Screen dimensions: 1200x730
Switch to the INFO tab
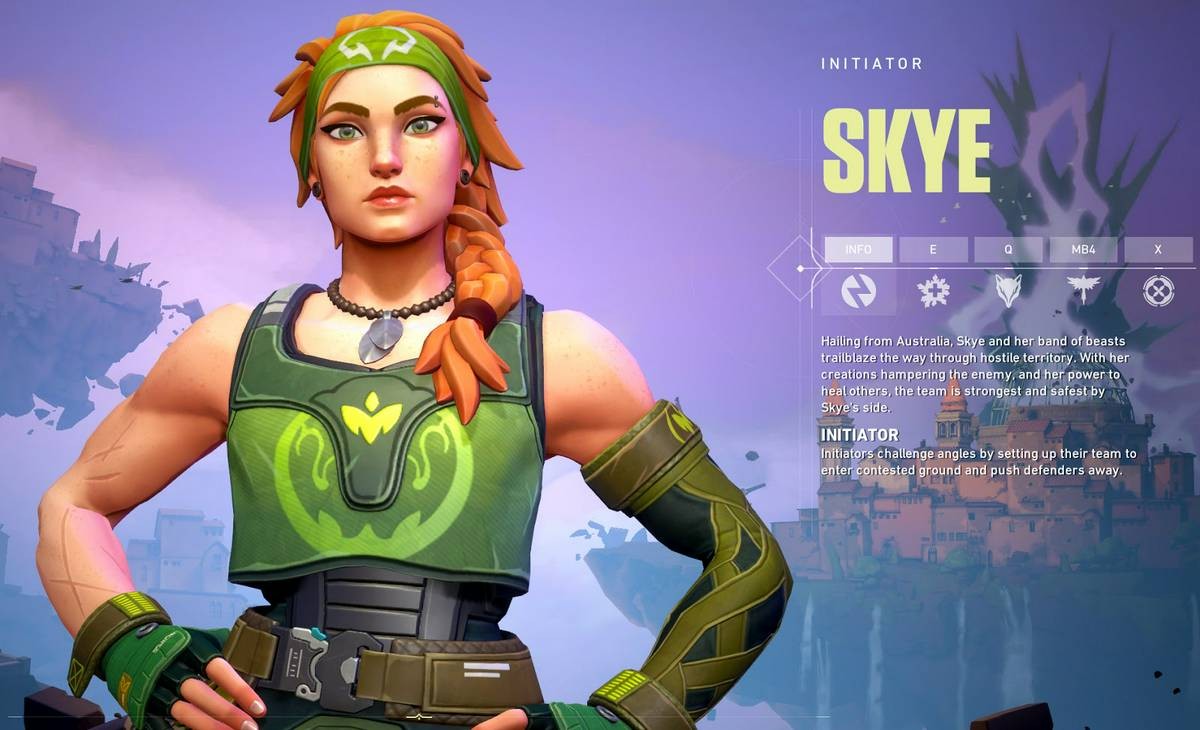point(858,249)
